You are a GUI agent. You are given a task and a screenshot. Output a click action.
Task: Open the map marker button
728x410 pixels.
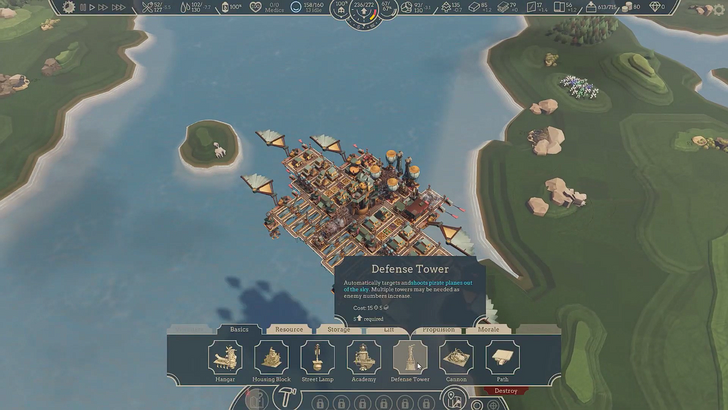(x=453, y=398)
